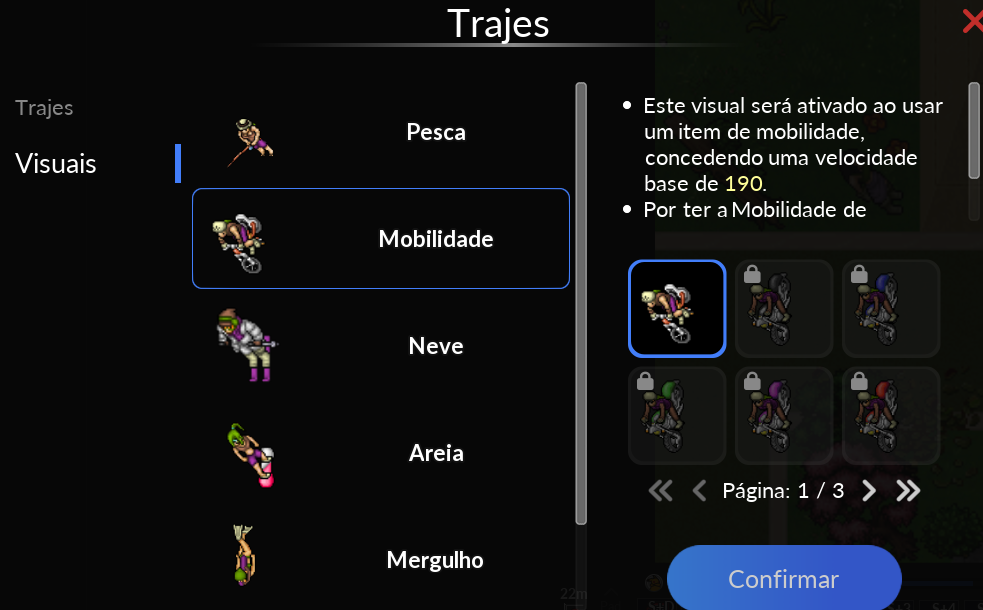This screenshot has width=983, height=610.
Task: Select the unlocked bicycle visual thumbnail
Action: coord(677,308)
